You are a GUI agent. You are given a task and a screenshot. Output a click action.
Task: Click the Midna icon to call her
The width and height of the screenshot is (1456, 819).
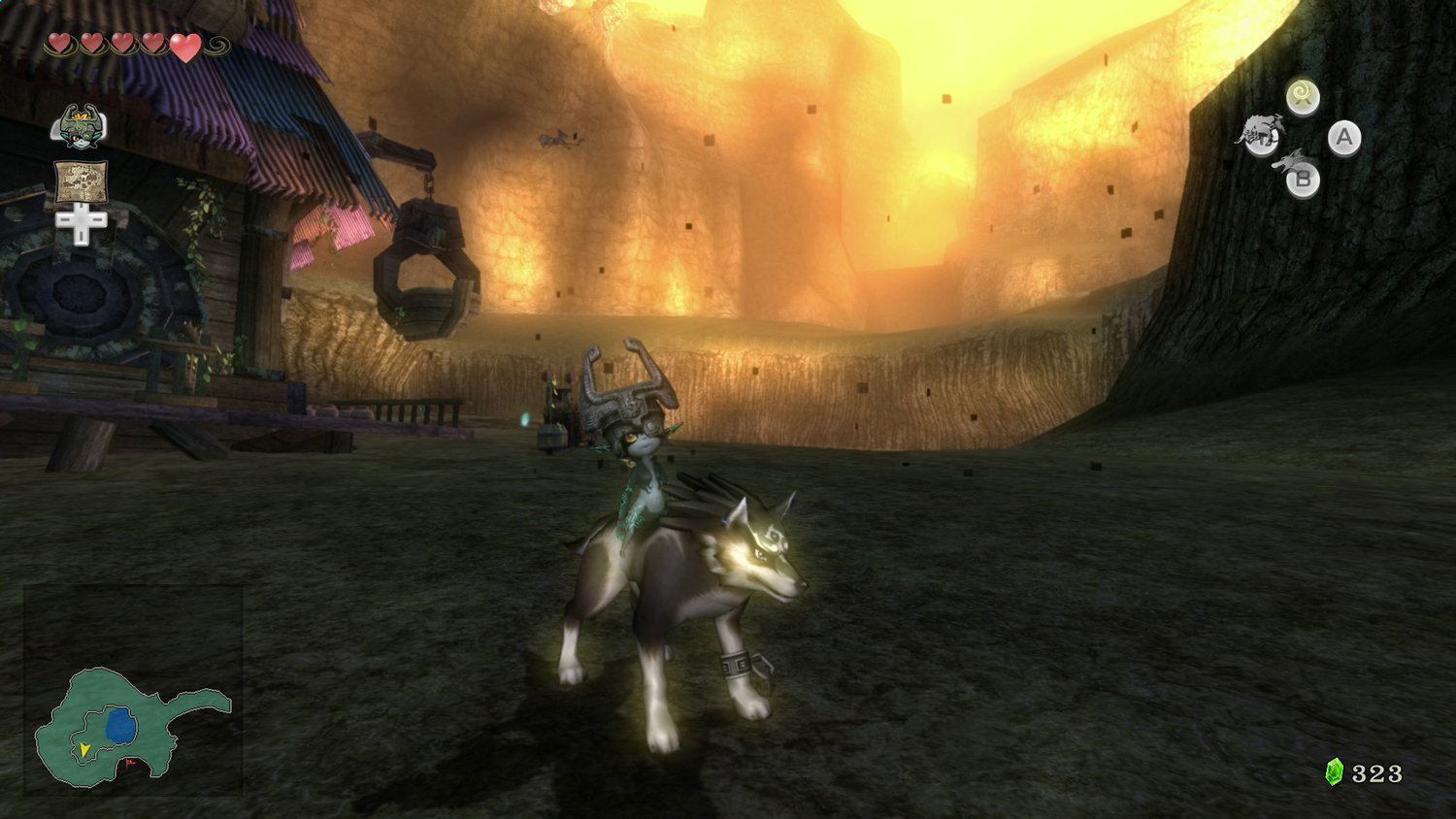pyautogui.click(x=80, y=127)
